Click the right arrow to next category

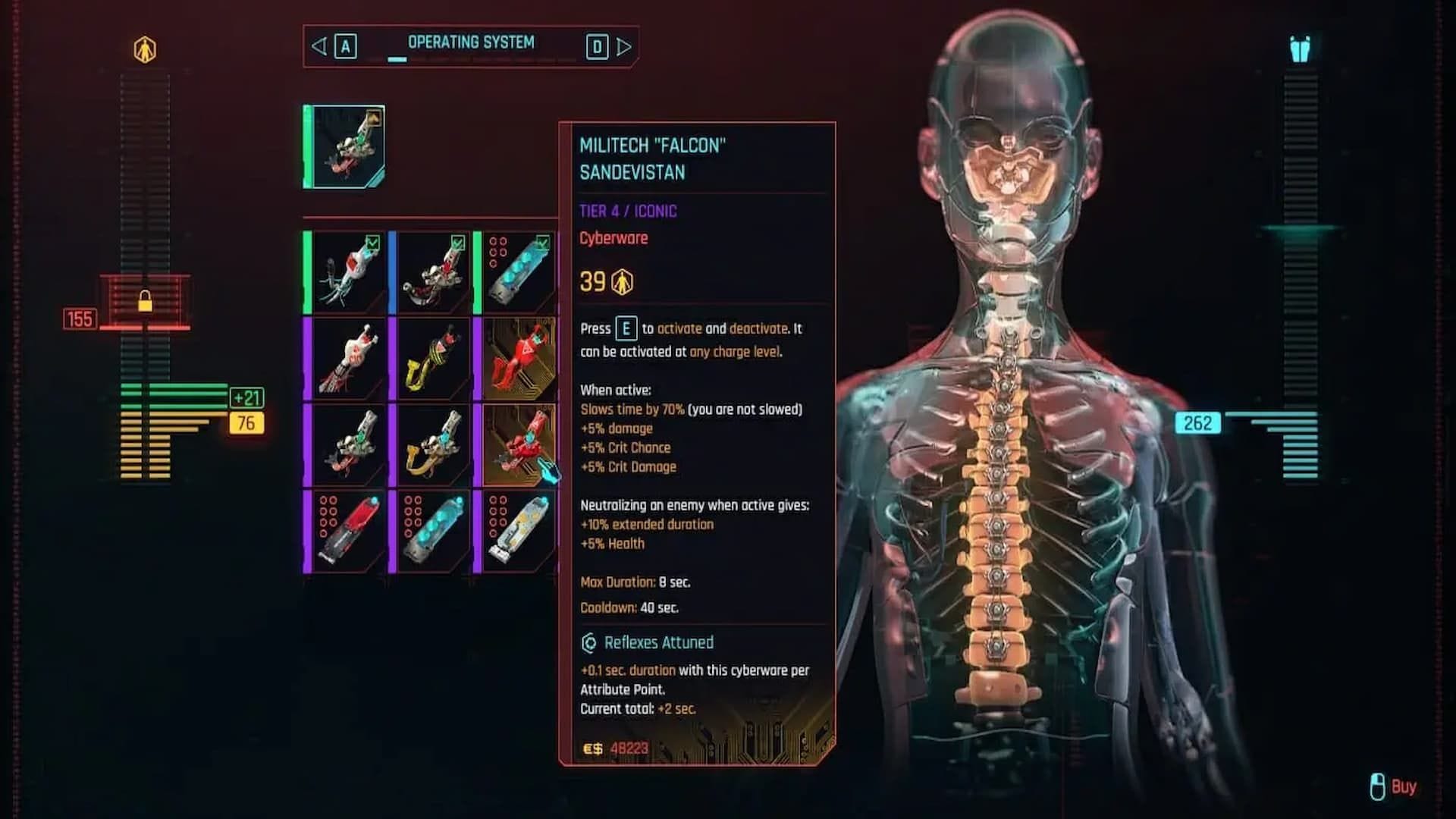[x=624, y=45]
